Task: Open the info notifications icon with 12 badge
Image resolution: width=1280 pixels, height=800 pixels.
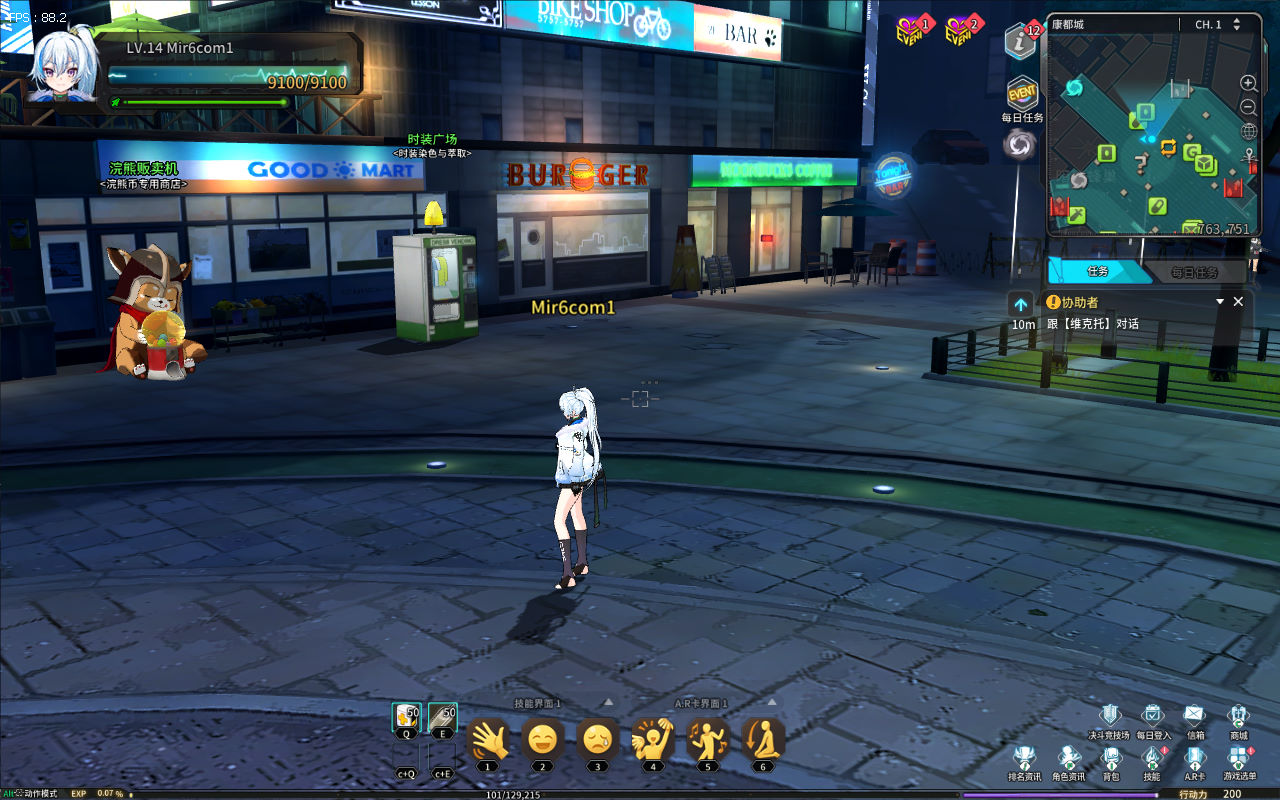Action: tap(1020, 42)
